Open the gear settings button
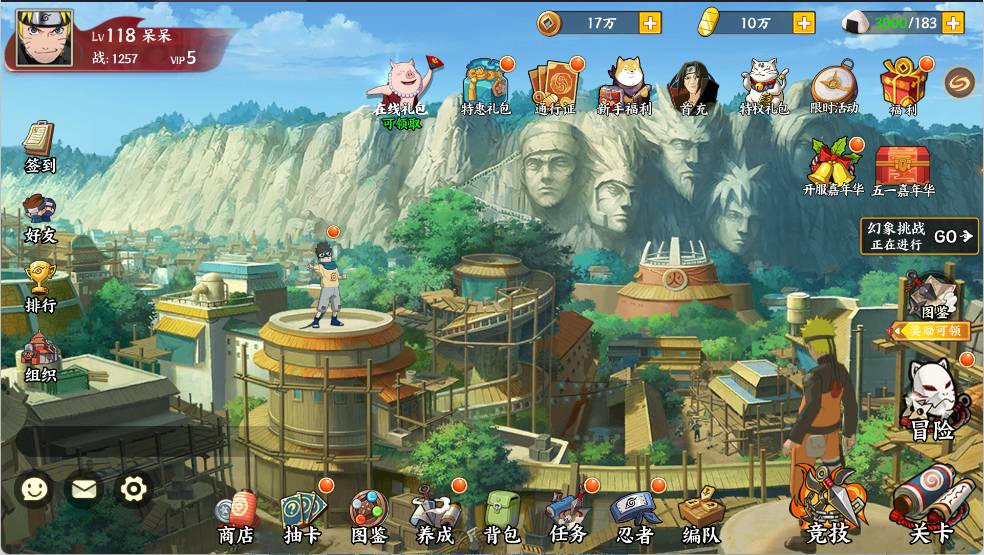 133,488
